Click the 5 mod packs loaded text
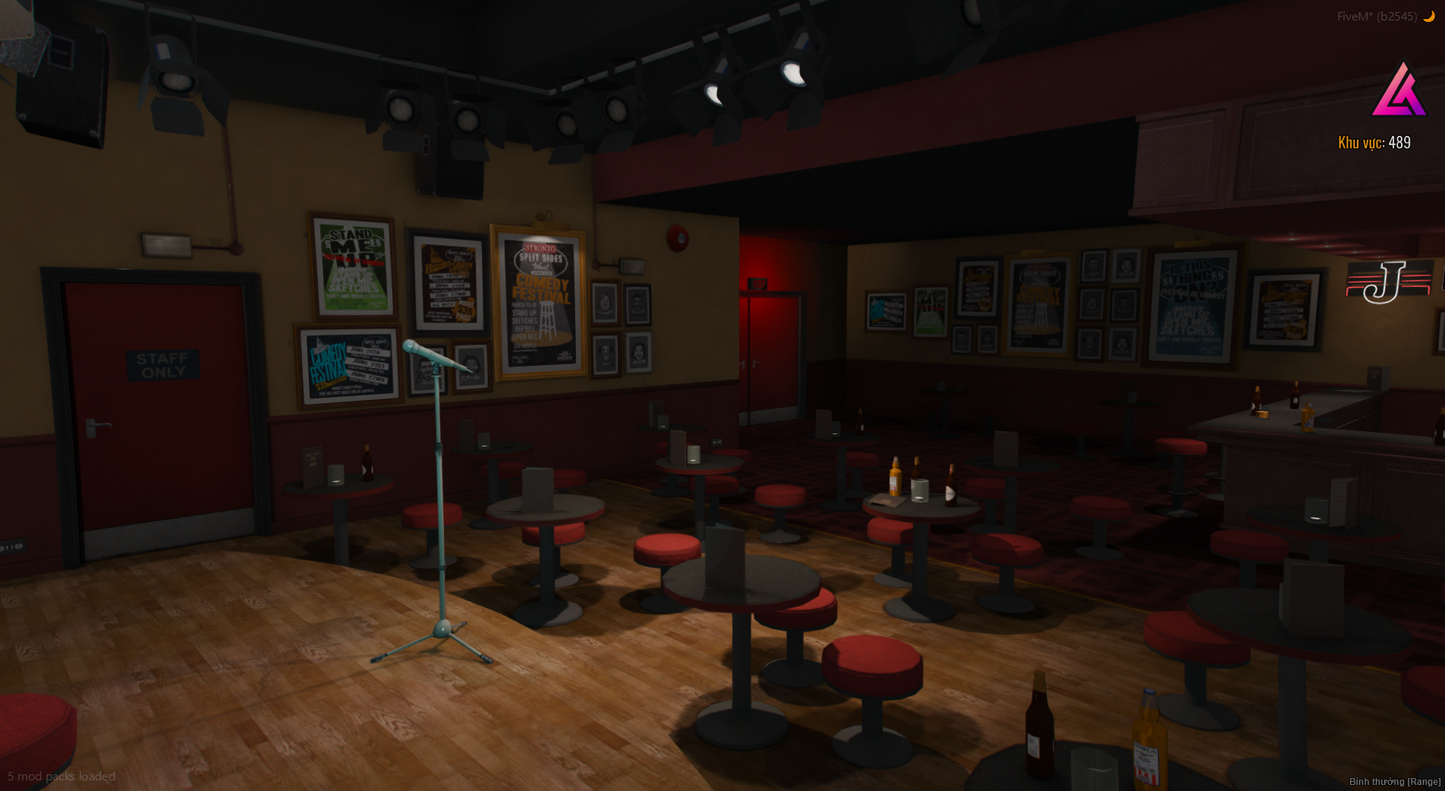 pos(61,776)
